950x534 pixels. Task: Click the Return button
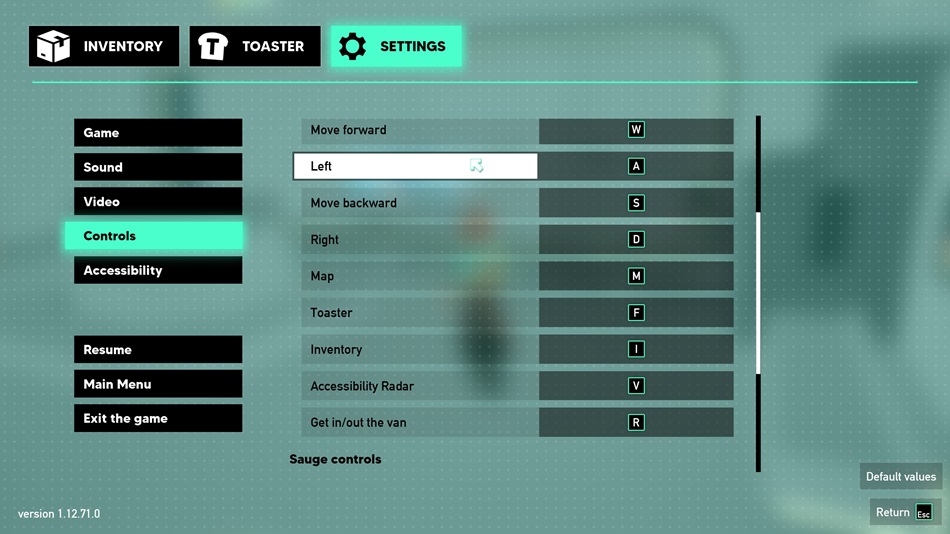click(x=905, y=513)
